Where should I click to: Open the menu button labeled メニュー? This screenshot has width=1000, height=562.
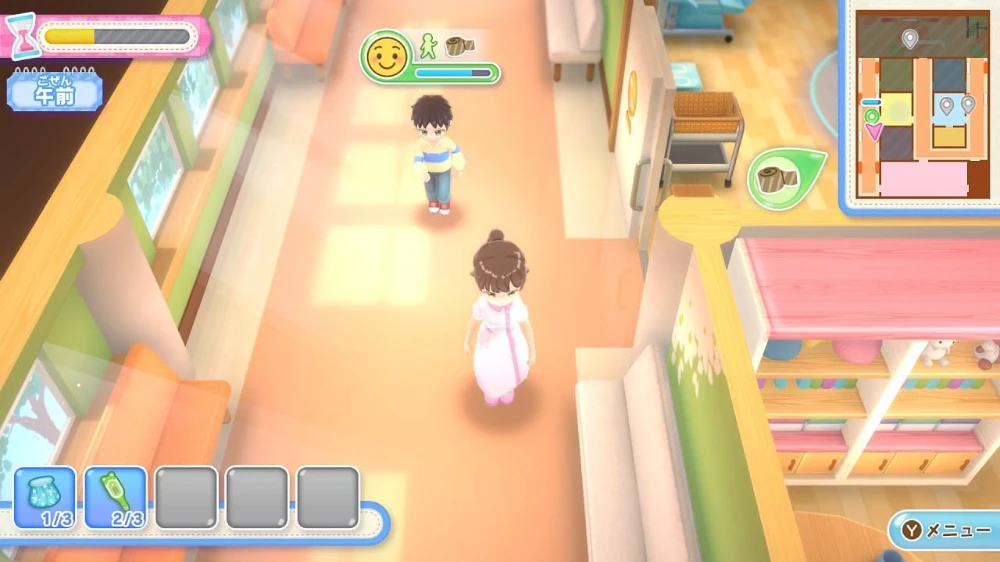click(941, 531)
